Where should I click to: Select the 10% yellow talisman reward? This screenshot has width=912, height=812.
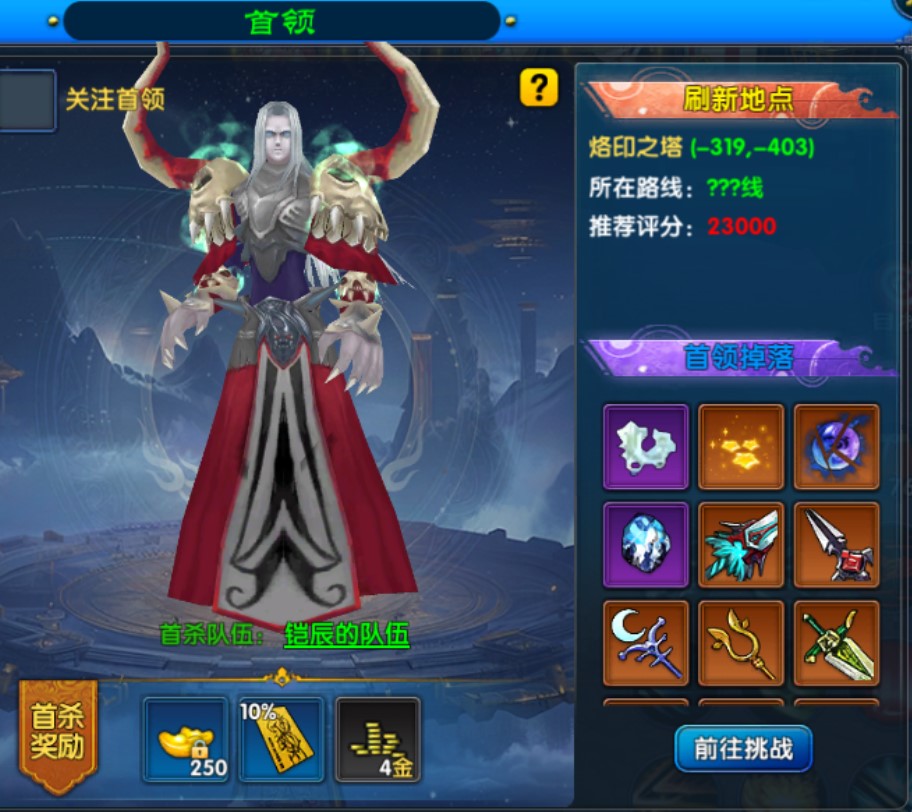click(x=281, y=740)
